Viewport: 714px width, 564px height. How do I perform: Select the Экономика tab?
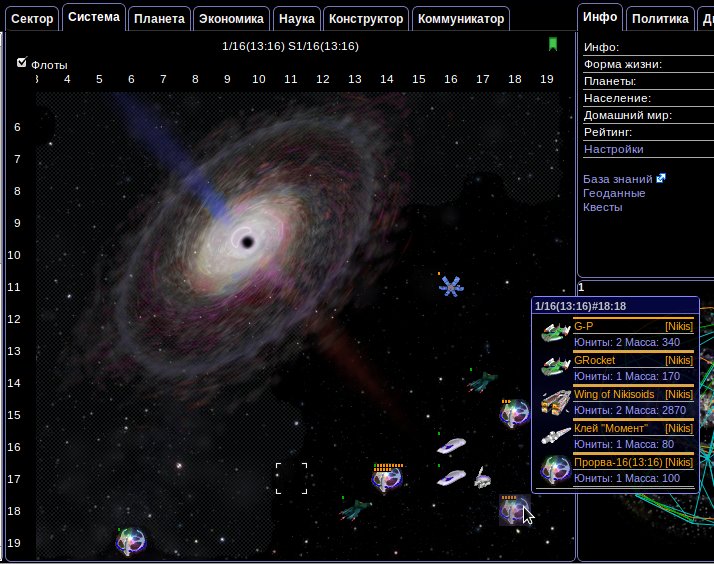(230, 18)
